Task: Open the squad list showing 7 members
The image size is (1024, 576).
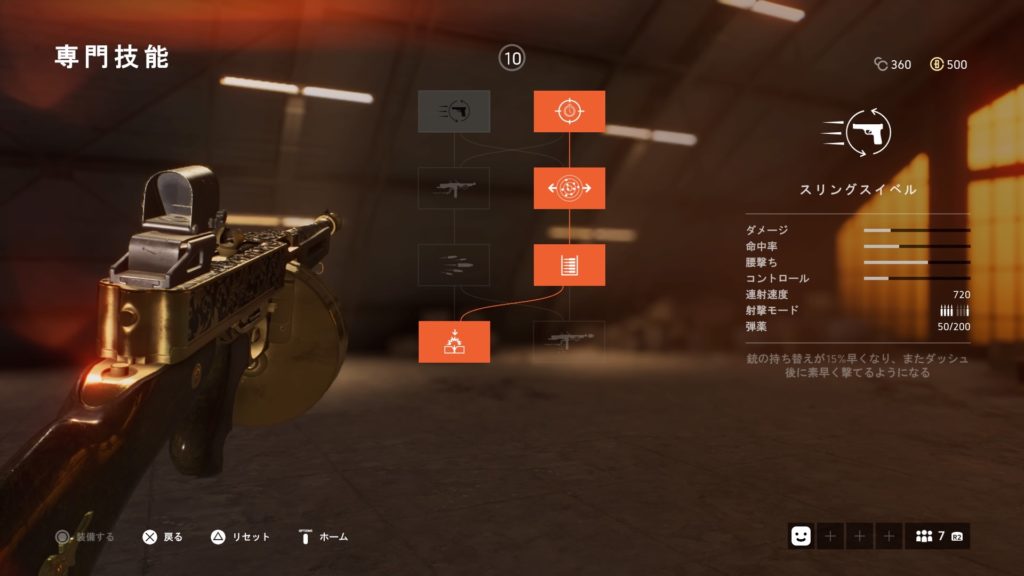Action: point(937,536)
